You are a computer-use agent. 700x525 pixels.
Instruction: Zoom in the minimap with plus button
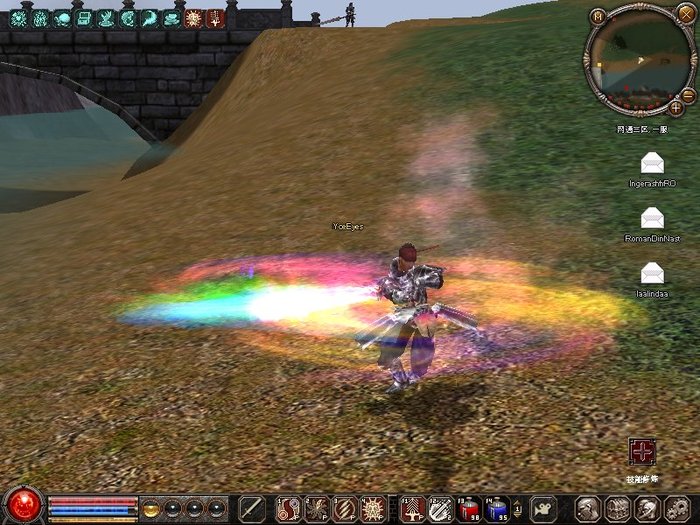pyautogui.click(x=676, y=107)
